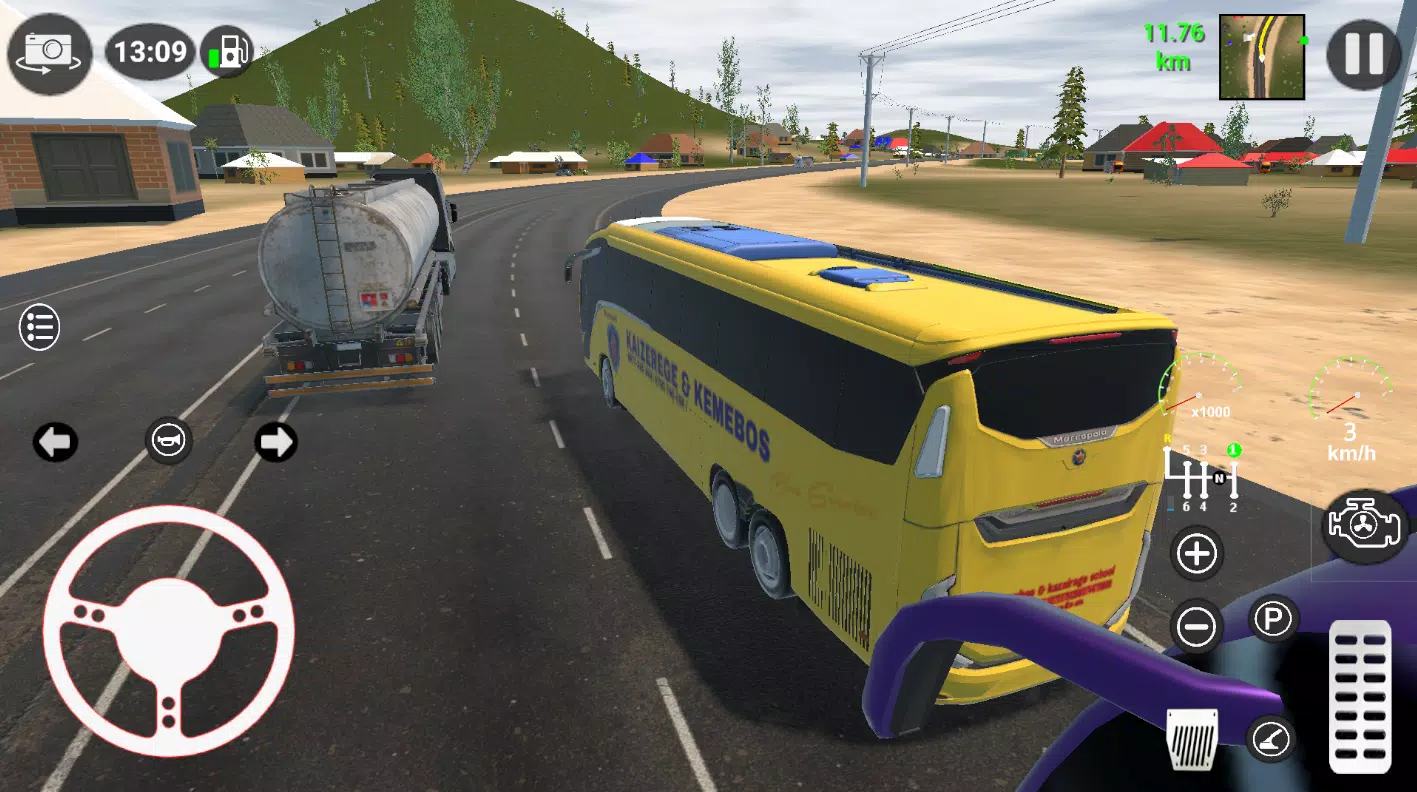1417x792 pixels.
Task: Open the minimap showing 11.76 km
Action: coord(1262,55)
